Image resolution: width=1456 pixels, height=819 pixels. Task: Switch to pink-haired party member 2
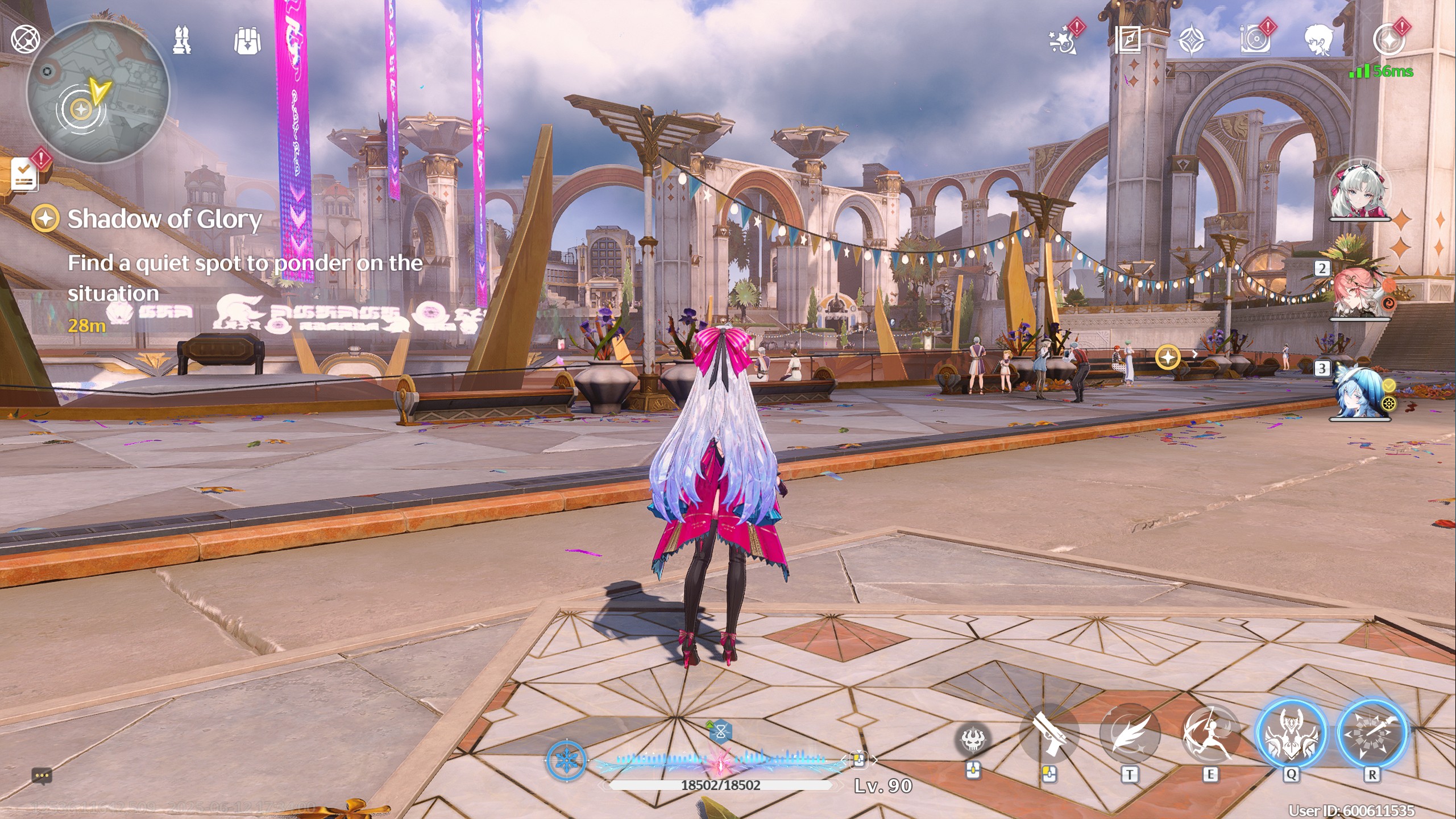pos(1359,290)
